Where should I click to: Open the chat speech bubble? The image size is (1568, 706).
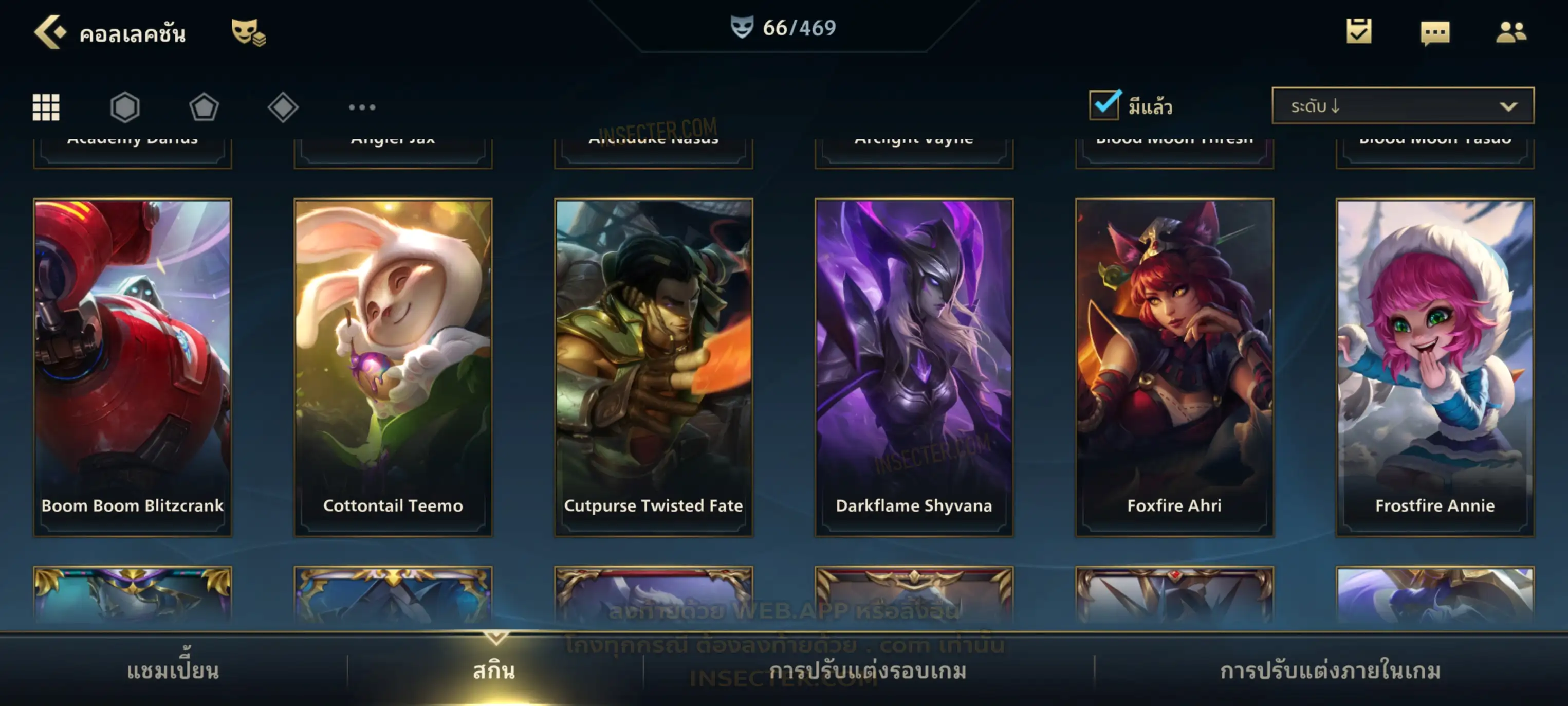1435,32
